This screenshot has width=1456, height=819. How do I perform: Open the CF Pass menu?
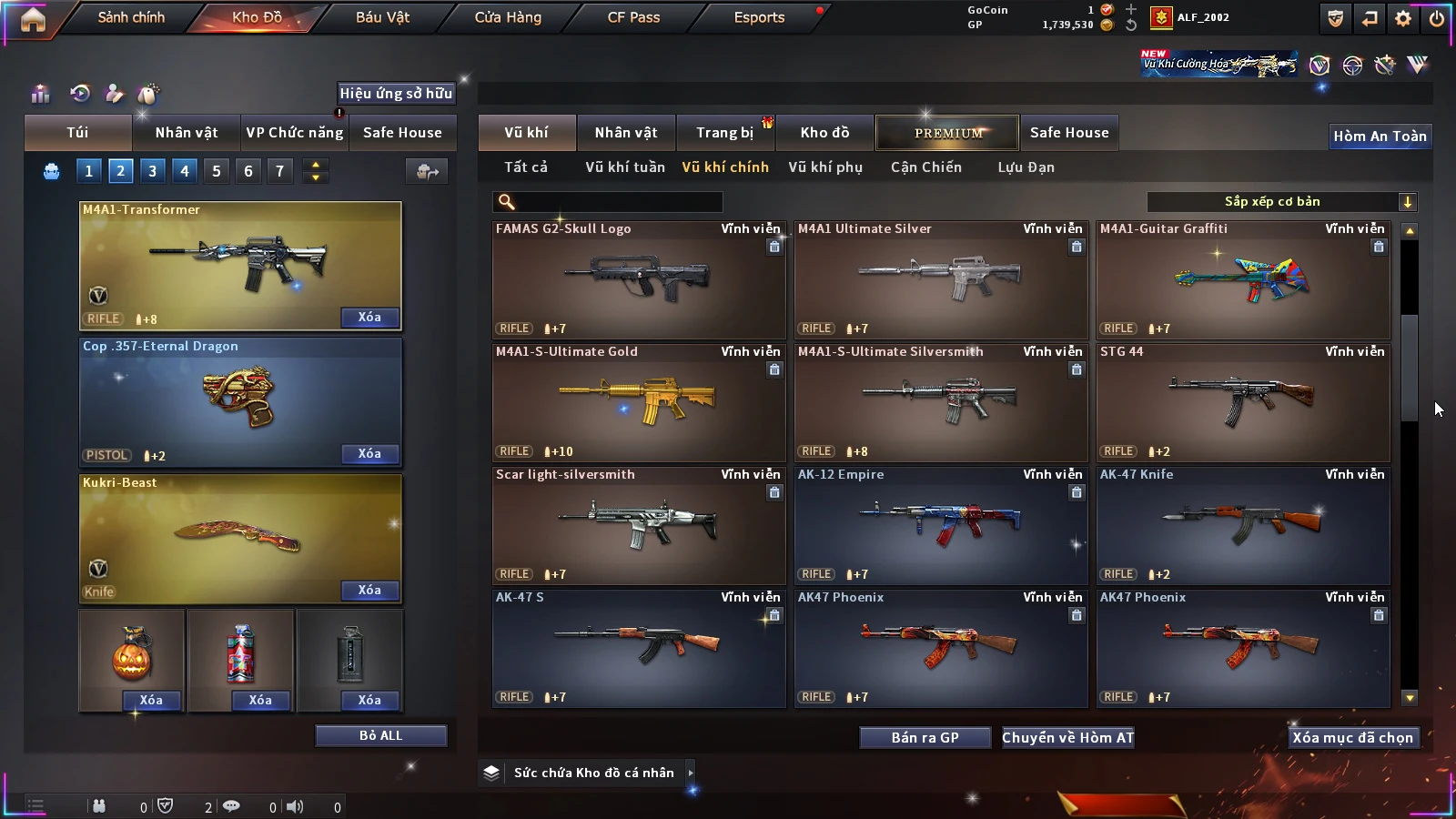click(x=633, y=17)
